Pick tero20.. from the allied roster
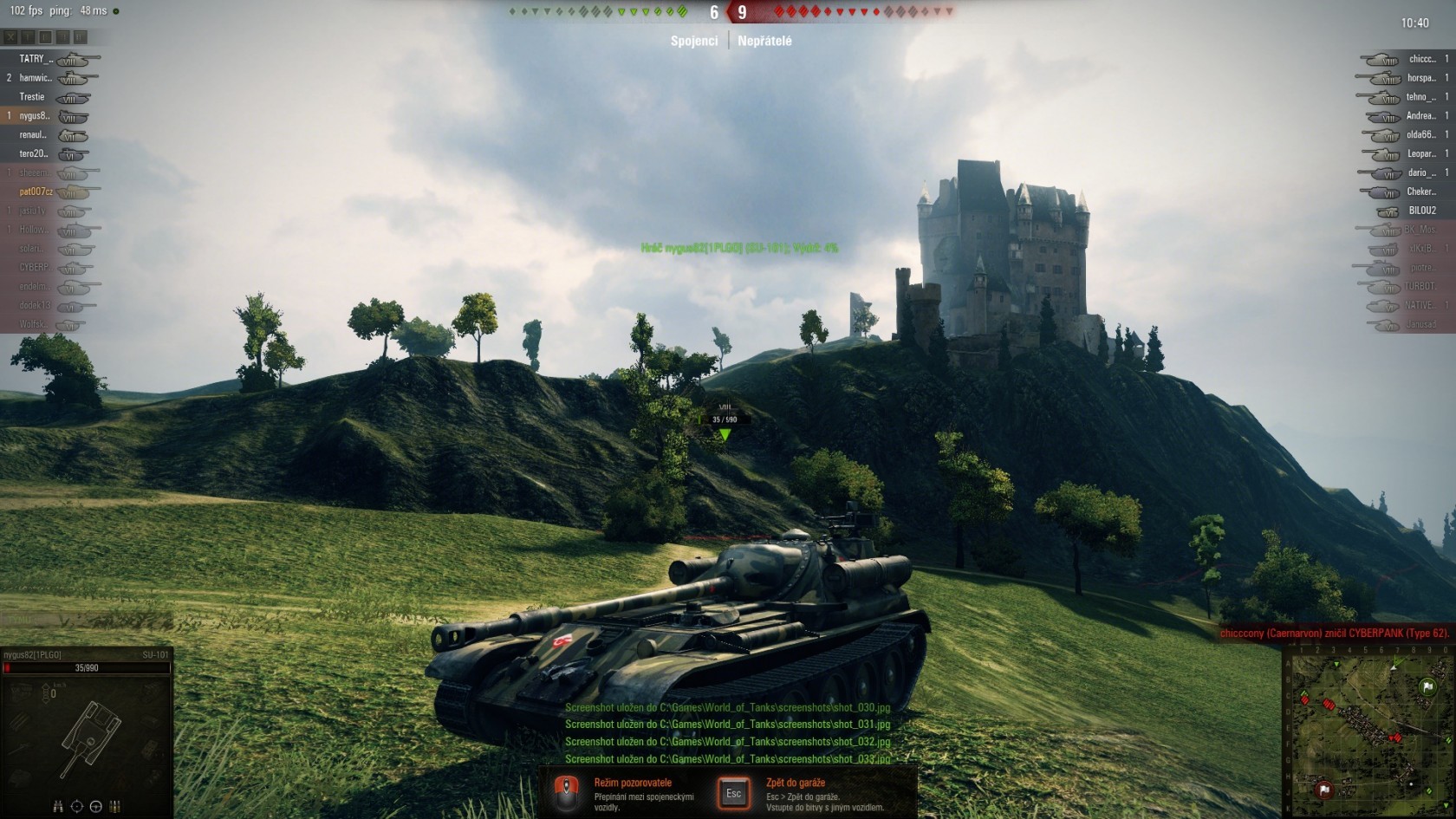1456x819 pixels. (33, 153)
